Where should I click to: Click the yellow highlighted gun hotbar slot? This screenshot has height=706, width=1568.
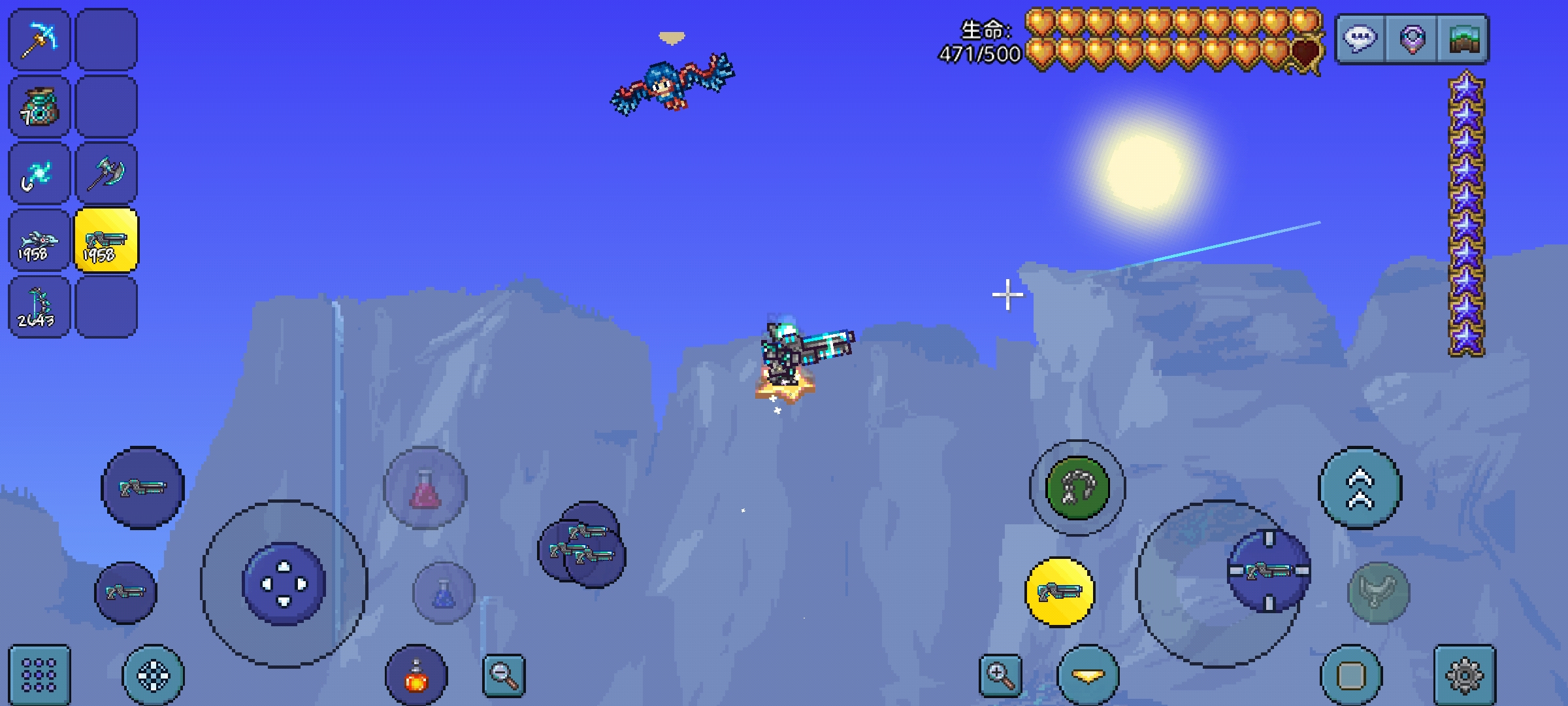[106, 241]
